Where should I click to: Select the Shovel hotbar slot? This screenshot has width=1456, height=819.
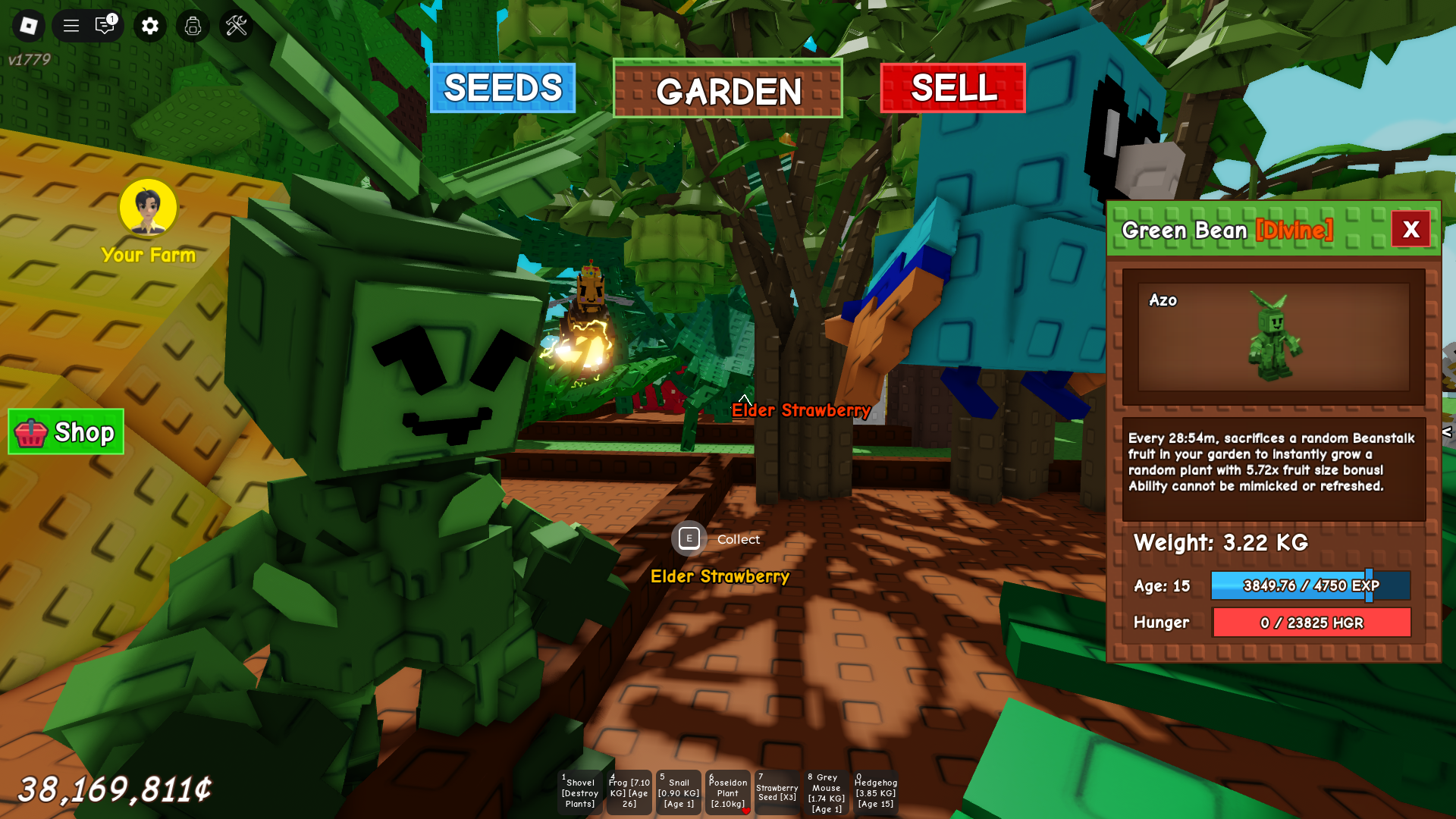click(580, 792)
